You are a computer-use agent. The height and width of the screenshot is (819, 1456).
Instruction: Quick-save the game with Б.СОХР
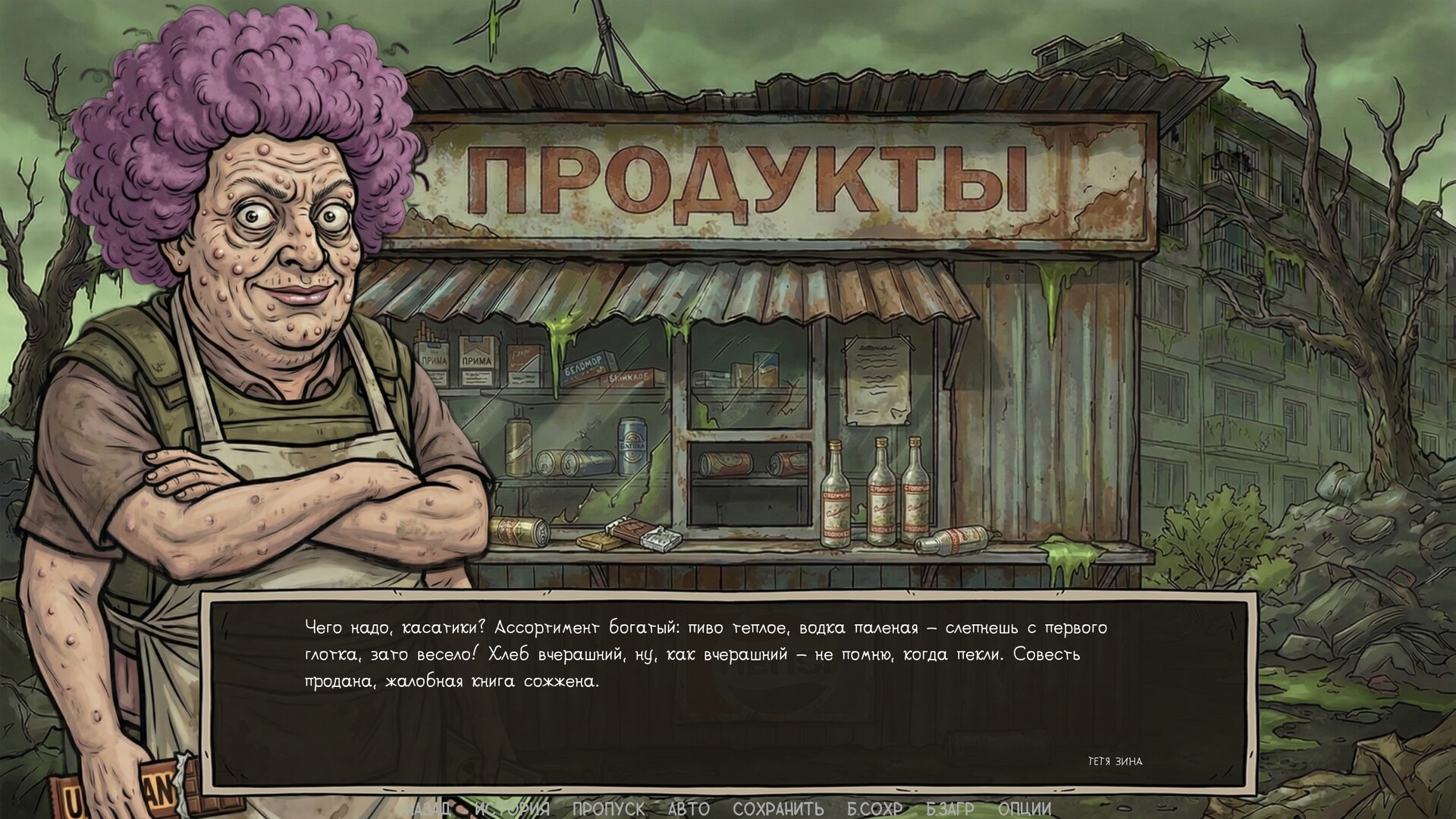(x=874, y=808)
